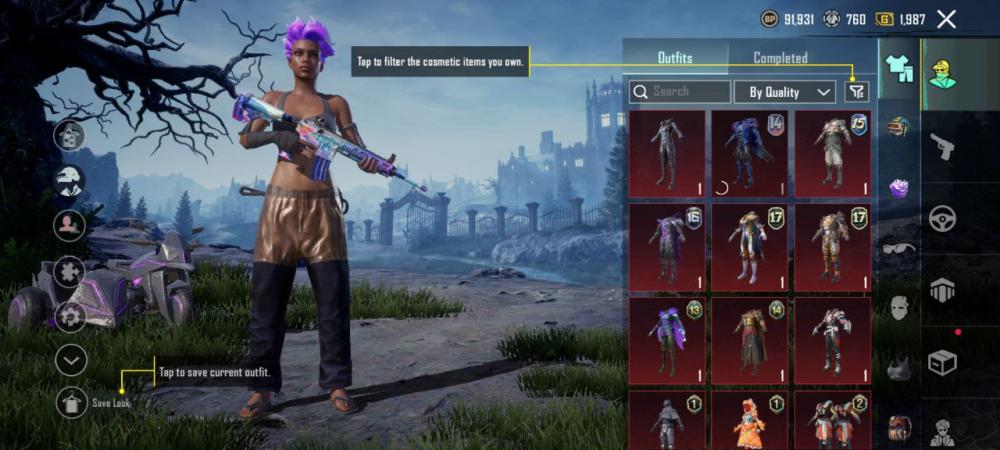
Task: Select the outfit with the level 15 badge
Action: tap(832, 153)
